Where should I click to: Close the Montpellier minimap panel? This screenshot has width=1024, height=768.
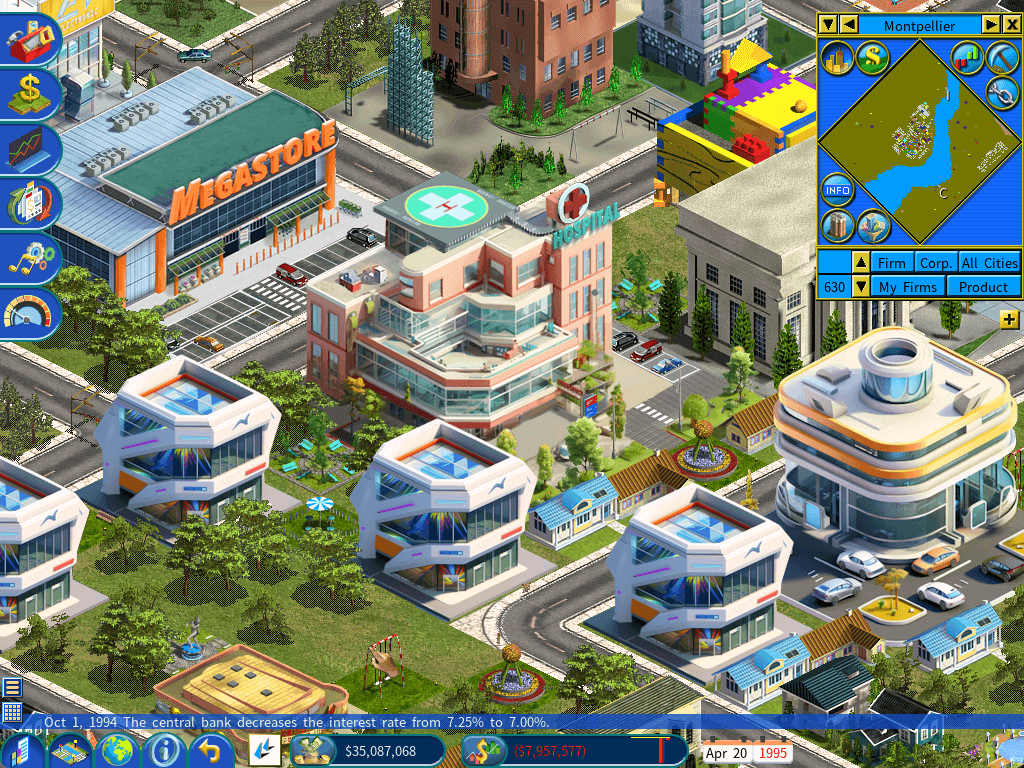[x=1011, y=25]
